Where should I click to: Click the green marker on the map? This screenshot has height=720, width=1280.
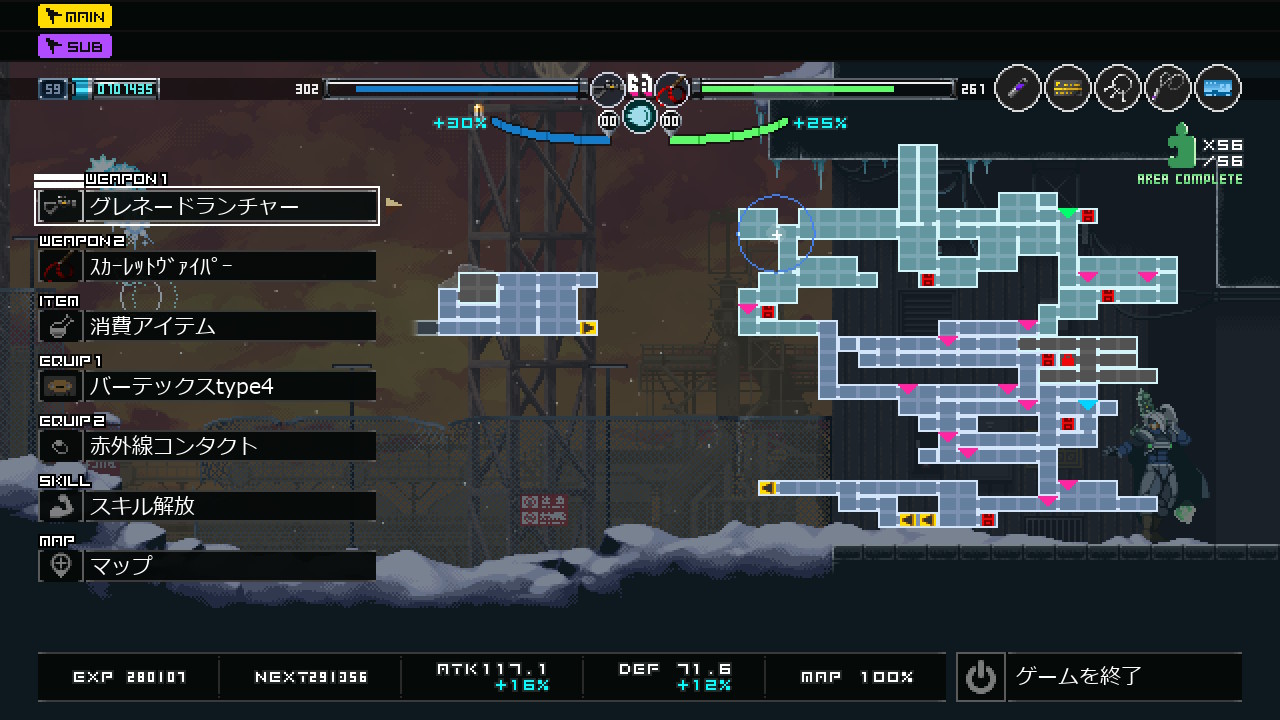pos(1068,213)
